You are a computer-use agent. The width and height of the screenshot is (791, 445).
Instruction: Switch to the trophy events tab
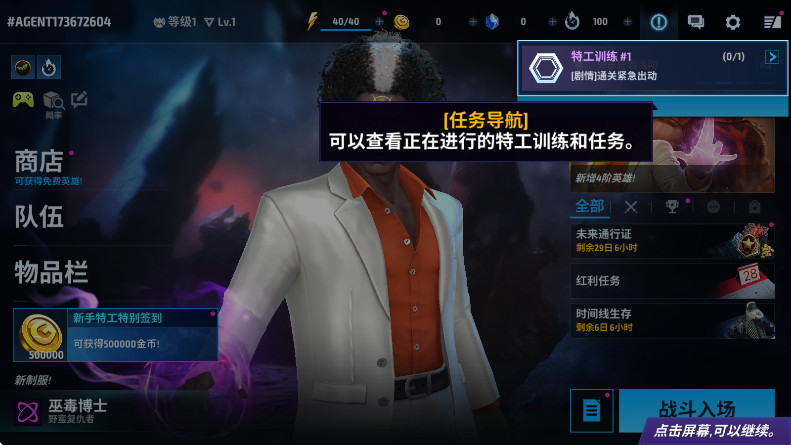pyautogui.click(x=672, y=207)
